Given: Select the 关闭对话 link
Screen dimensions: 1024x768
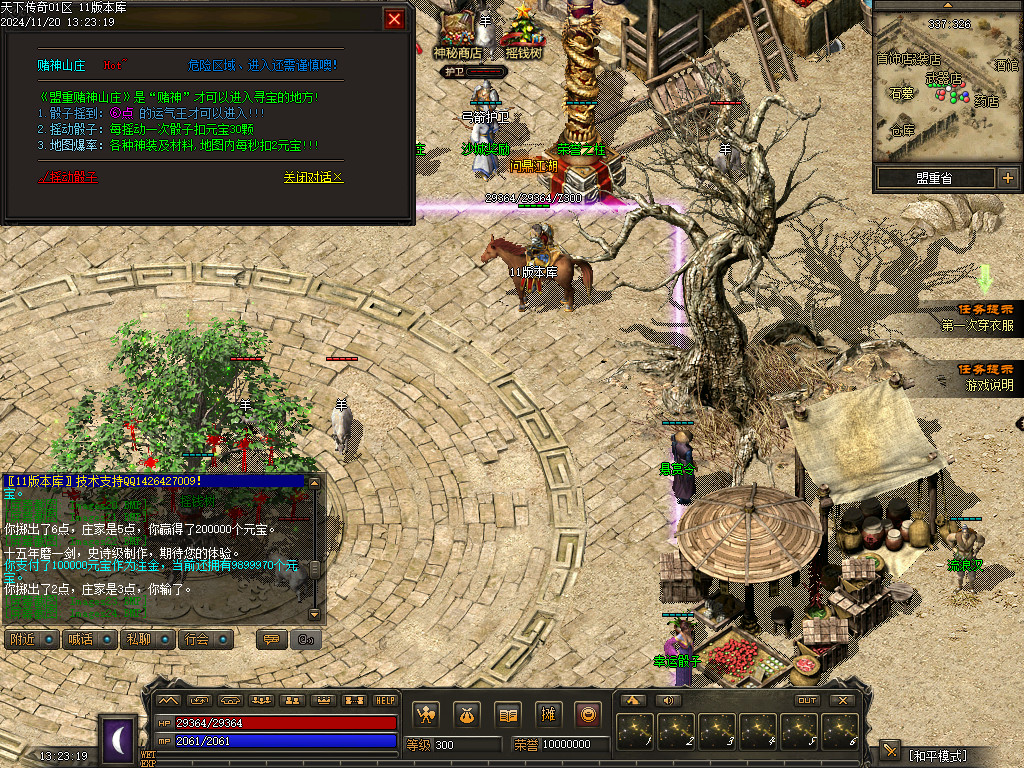Looking at the screenshot, I should (313, 177).
